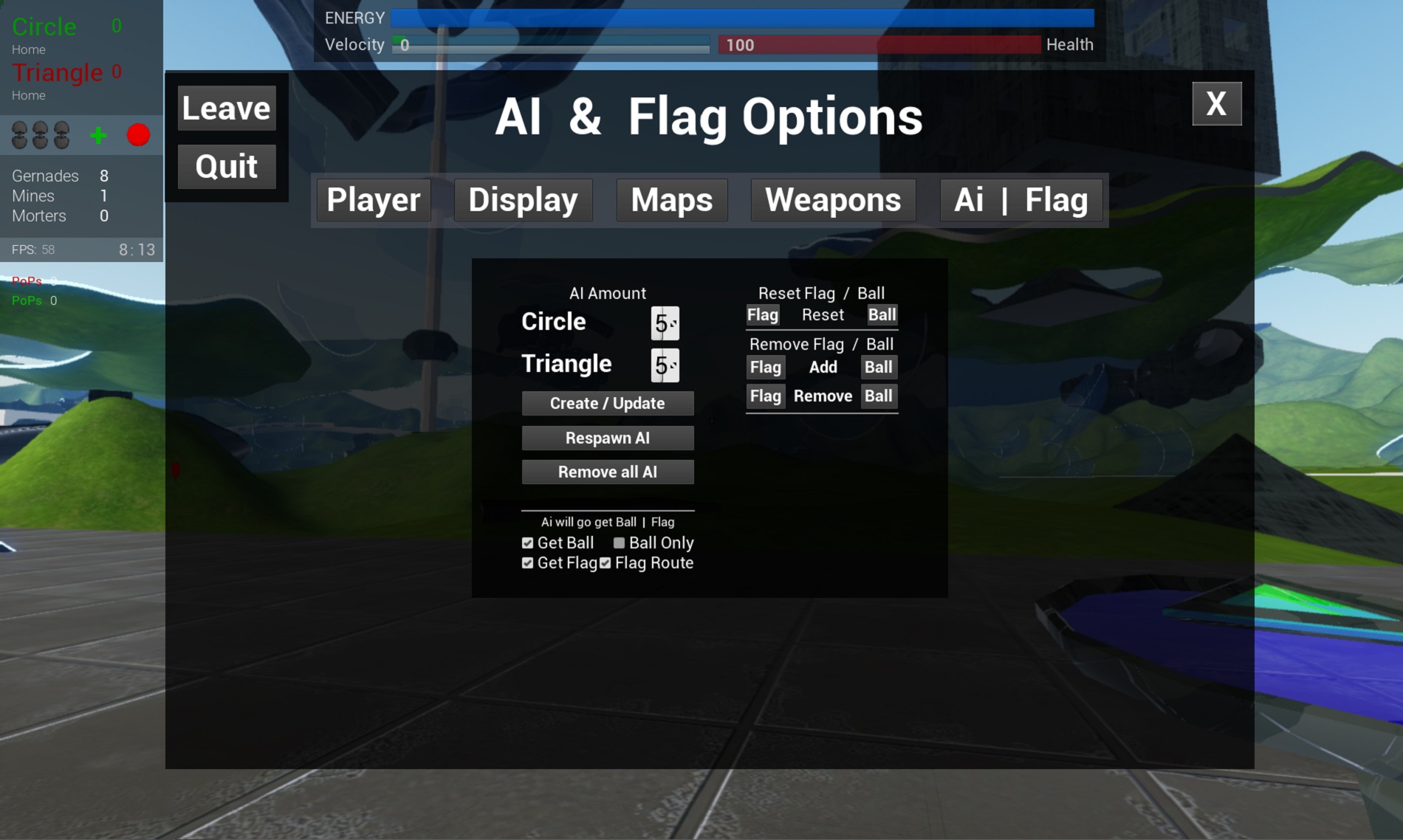Toggle the Get Ball checkbox

tap(527, 543)
